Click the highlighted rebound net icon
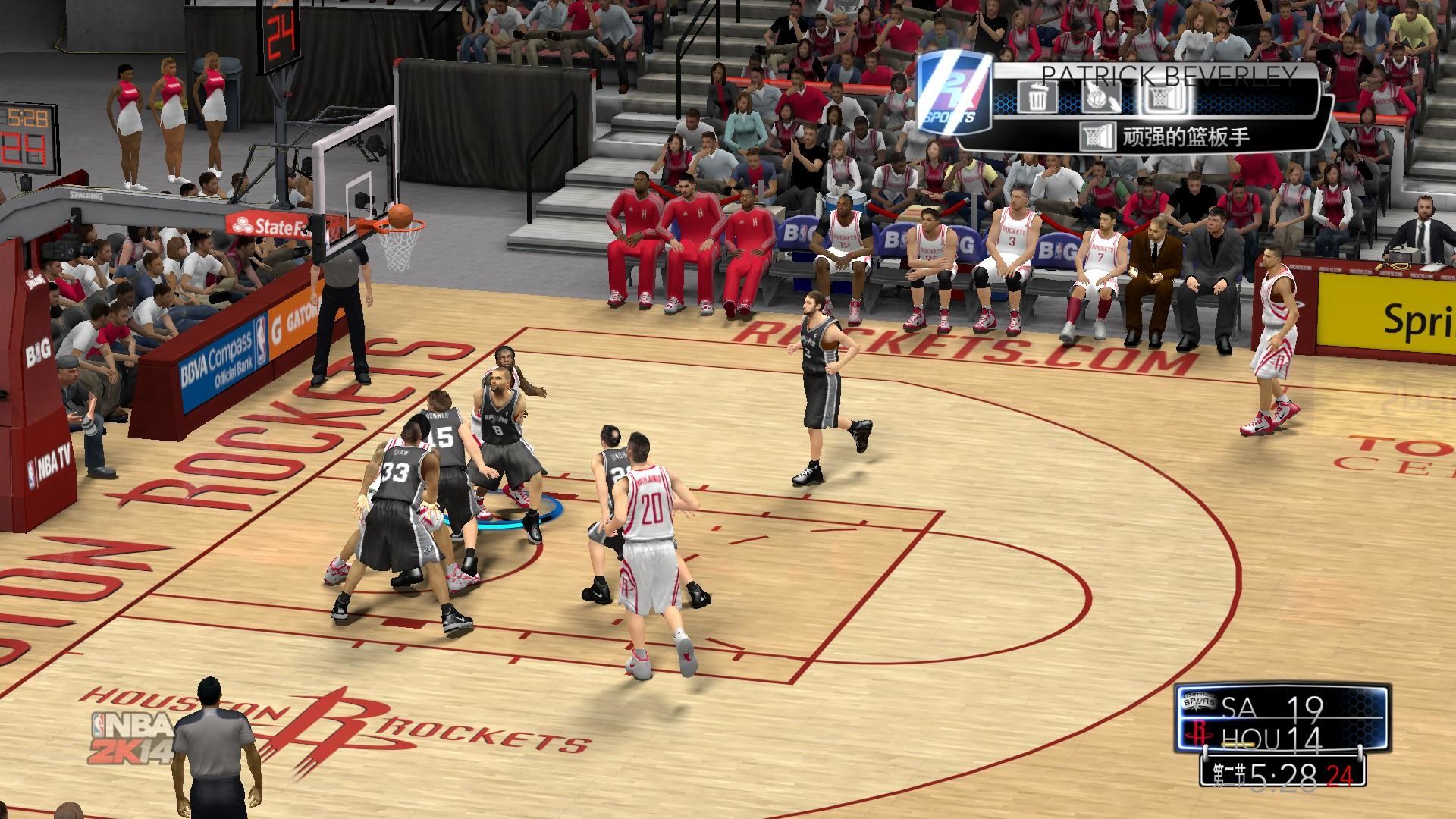 pos(1165,98)
